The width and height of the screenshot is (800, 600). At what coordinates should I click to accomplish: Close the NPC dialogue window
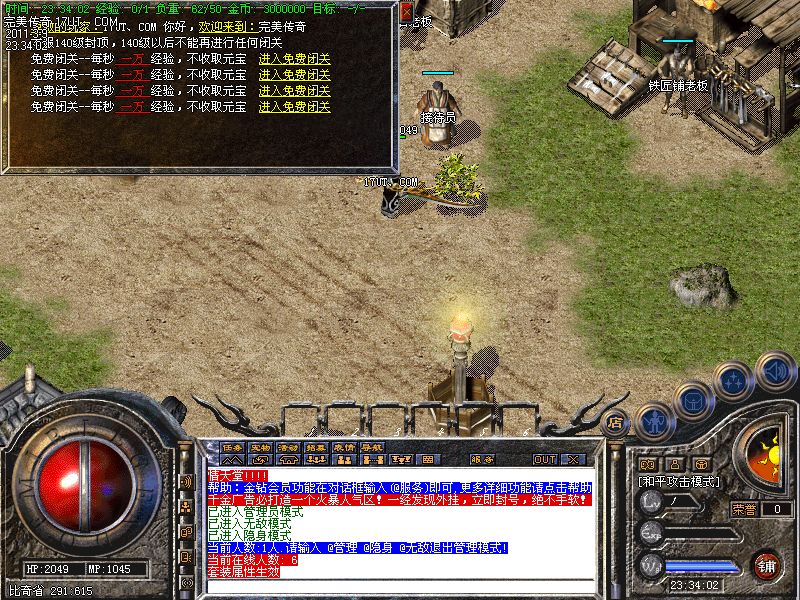pos(406,11)
